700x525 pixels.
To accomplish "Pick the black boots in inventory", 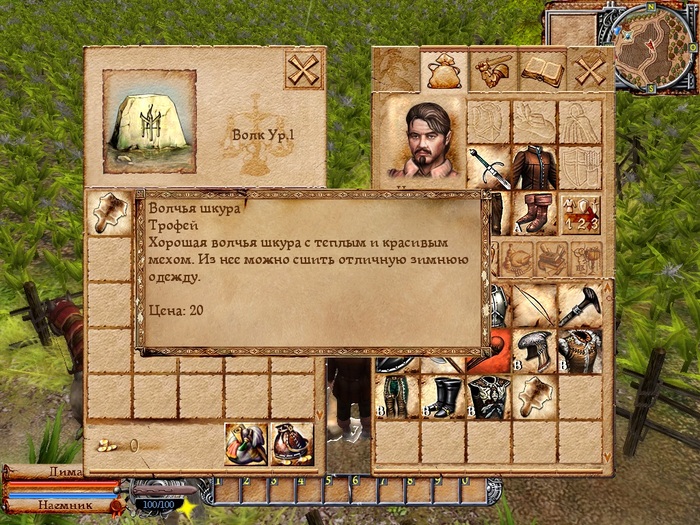I will coord(441,396).
